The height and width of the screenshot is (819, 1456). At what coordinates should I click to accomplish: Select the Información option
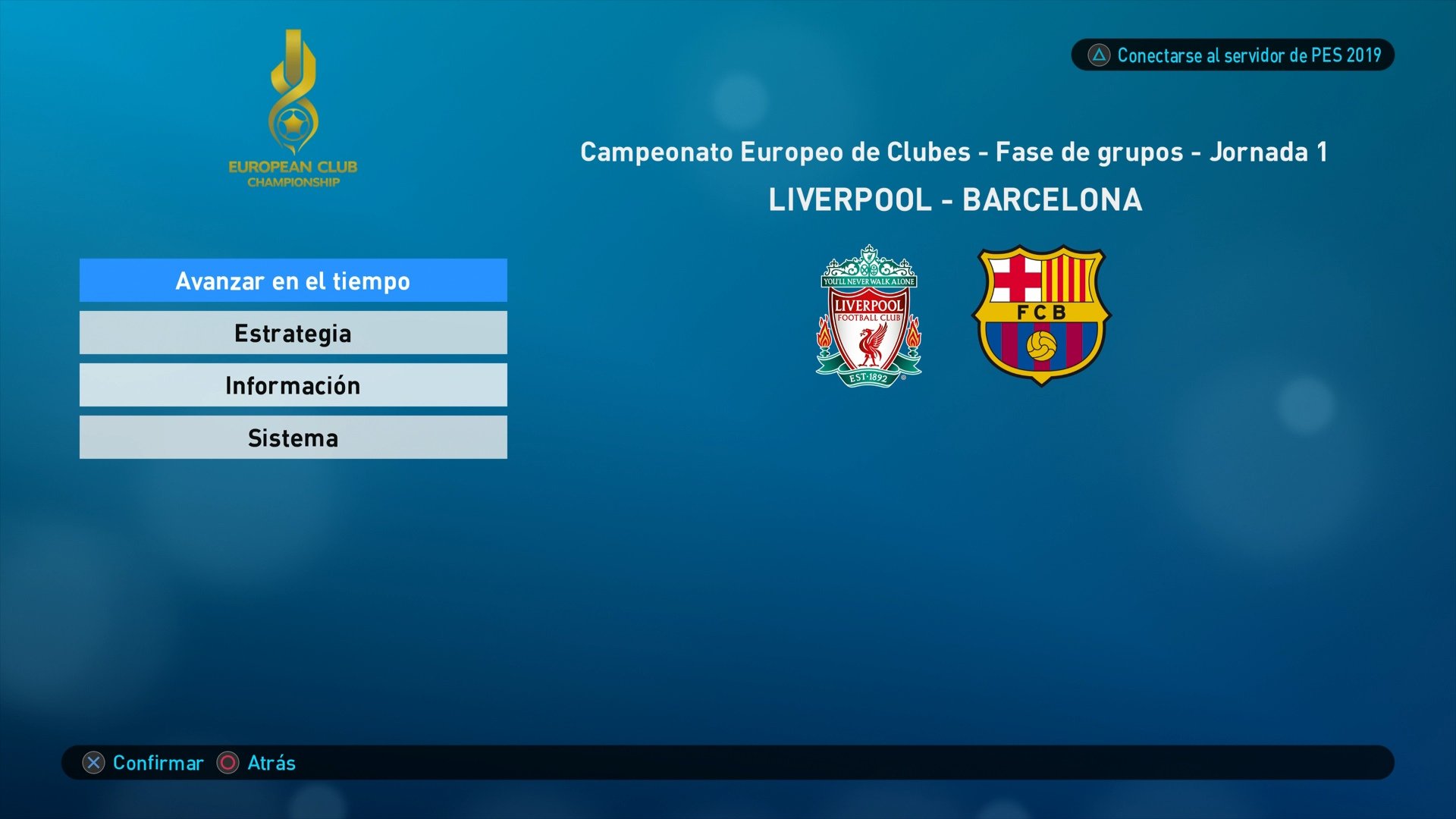tap(293, 384)
